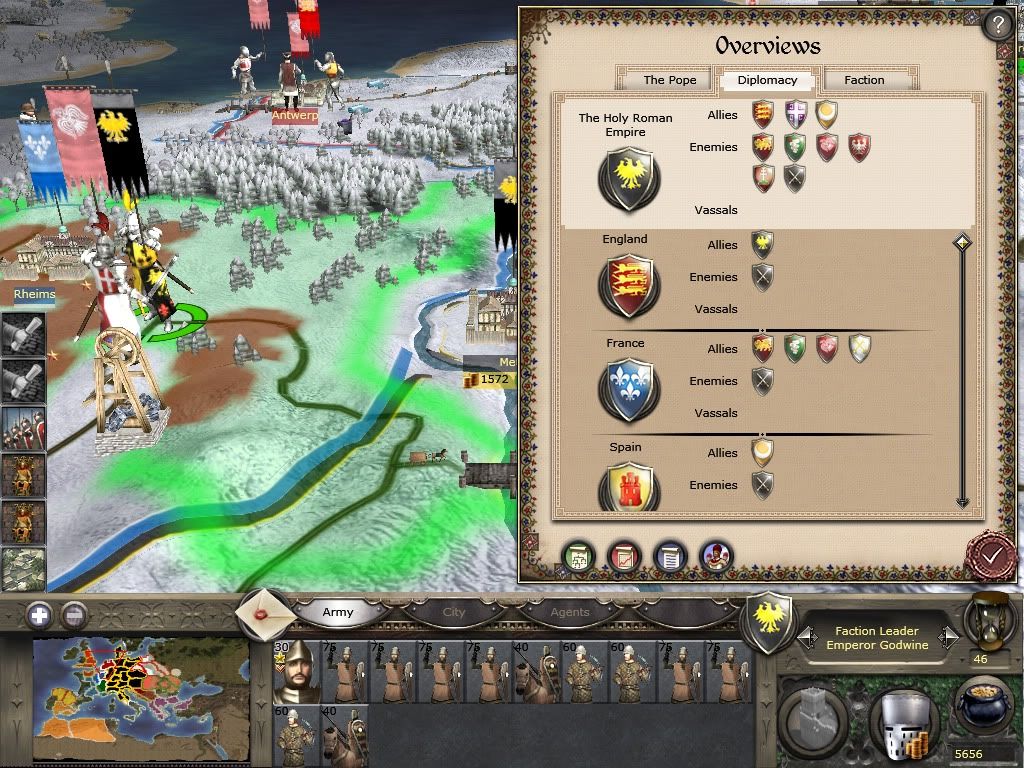This screenshot has width=1024, height=768.
Task: Zoom out the minimap with minus button
Action: click(74, 615)
